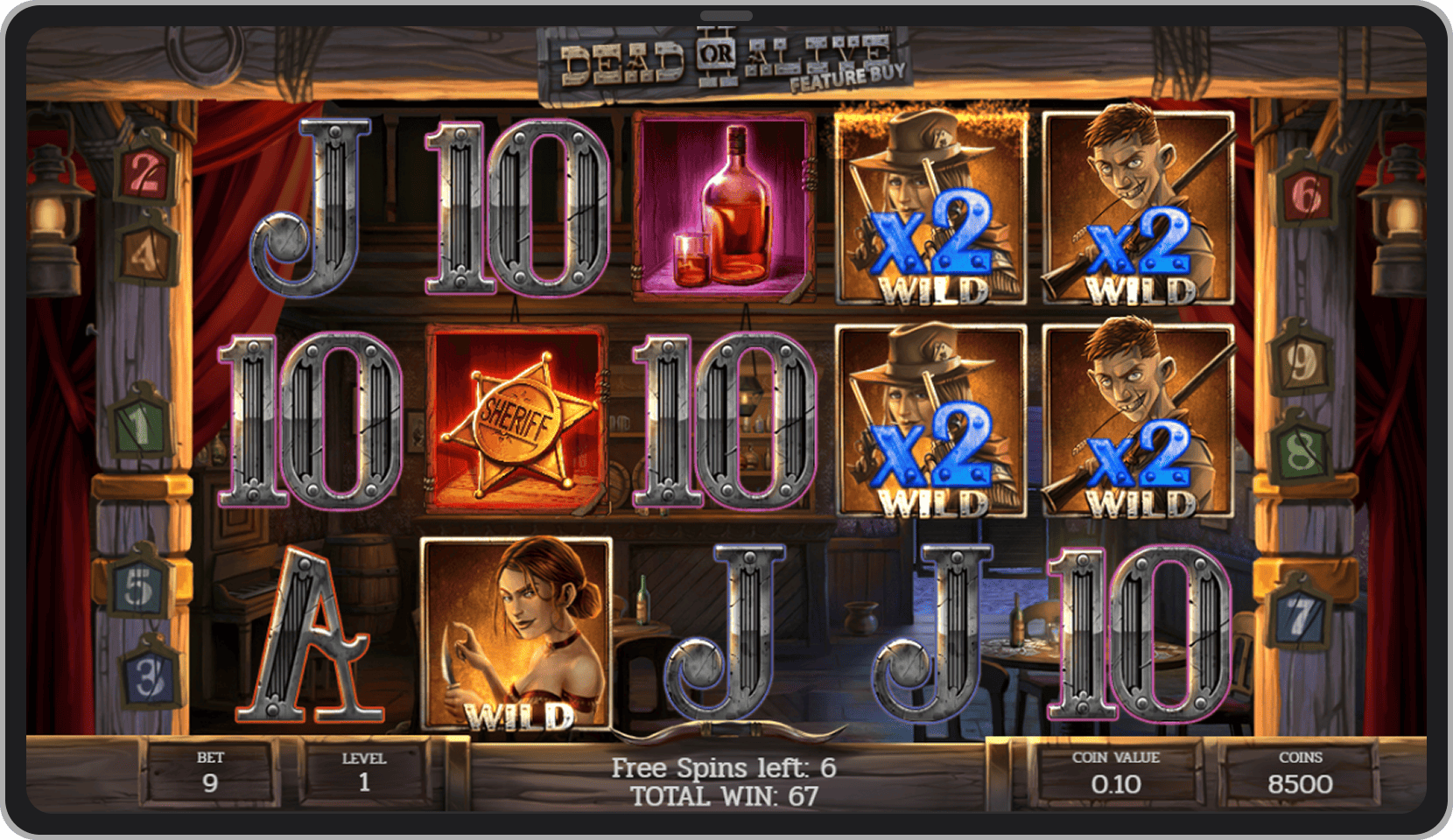Viewport: 1453px width, 840px height.
Task: Click the COINS balance showing 8500
Action: 1300,772
